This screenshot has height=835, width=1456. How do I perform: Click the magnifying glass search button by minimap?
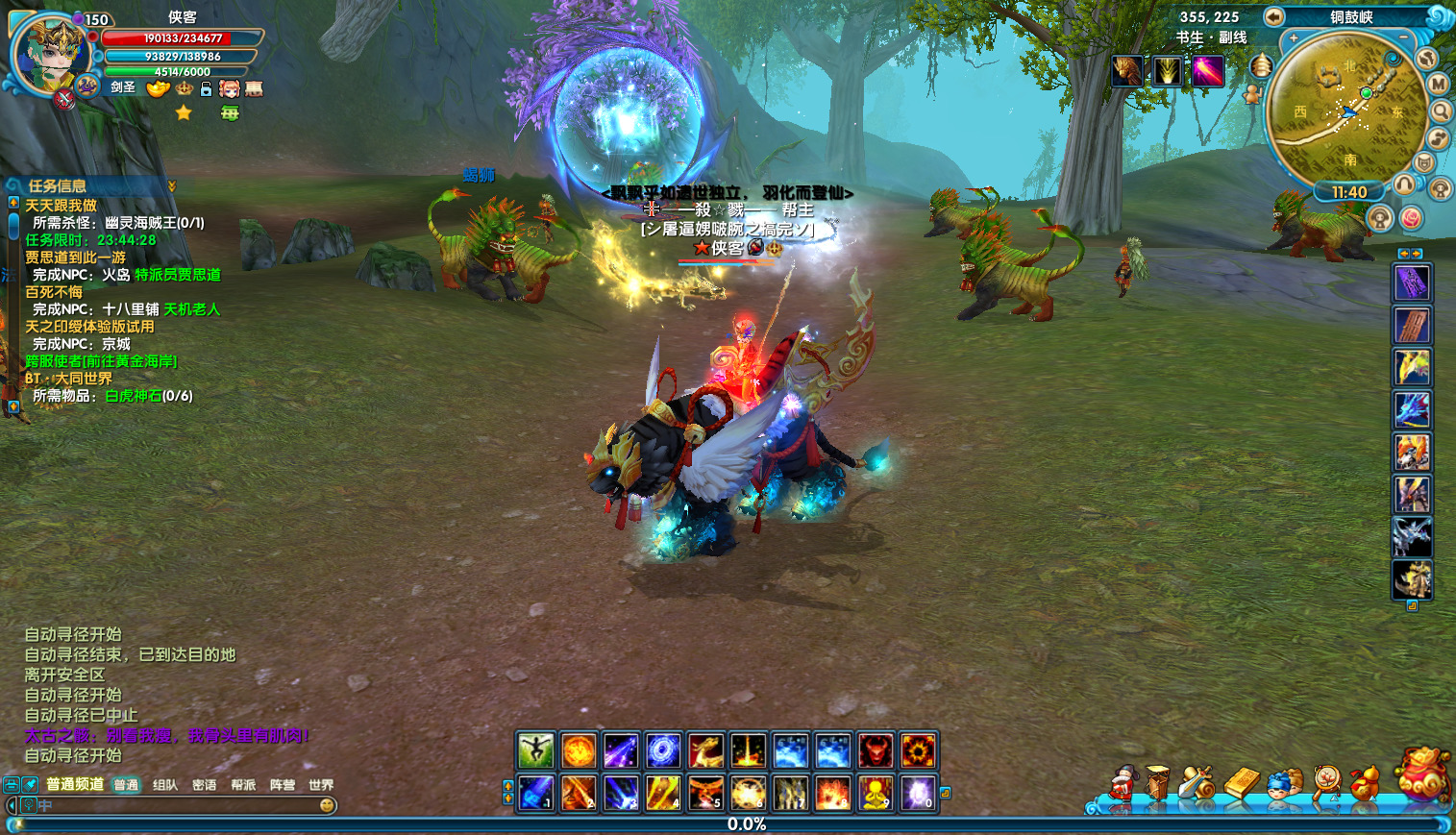(1441, 111)
